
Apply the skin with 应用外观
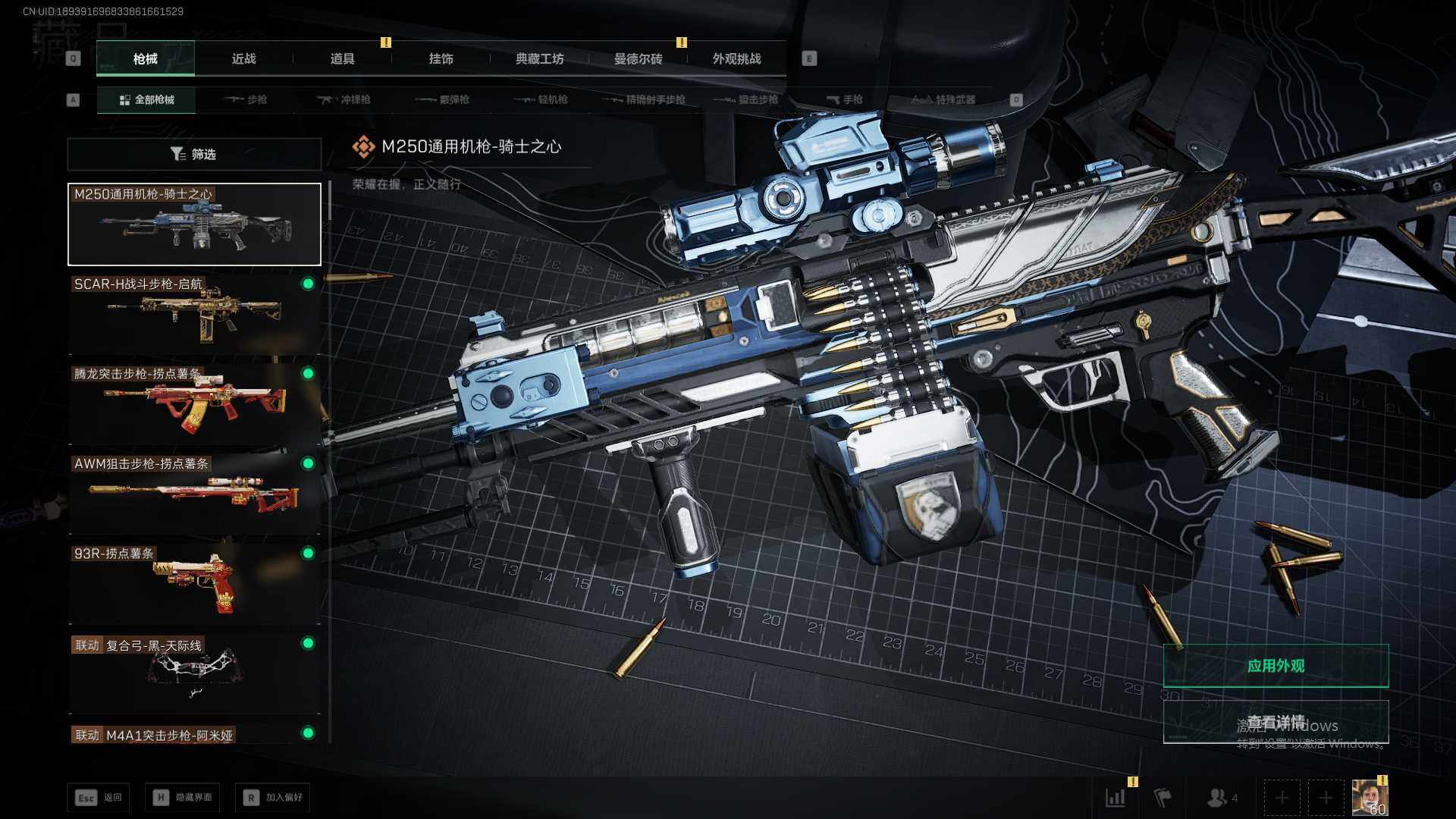[1276, 666]
